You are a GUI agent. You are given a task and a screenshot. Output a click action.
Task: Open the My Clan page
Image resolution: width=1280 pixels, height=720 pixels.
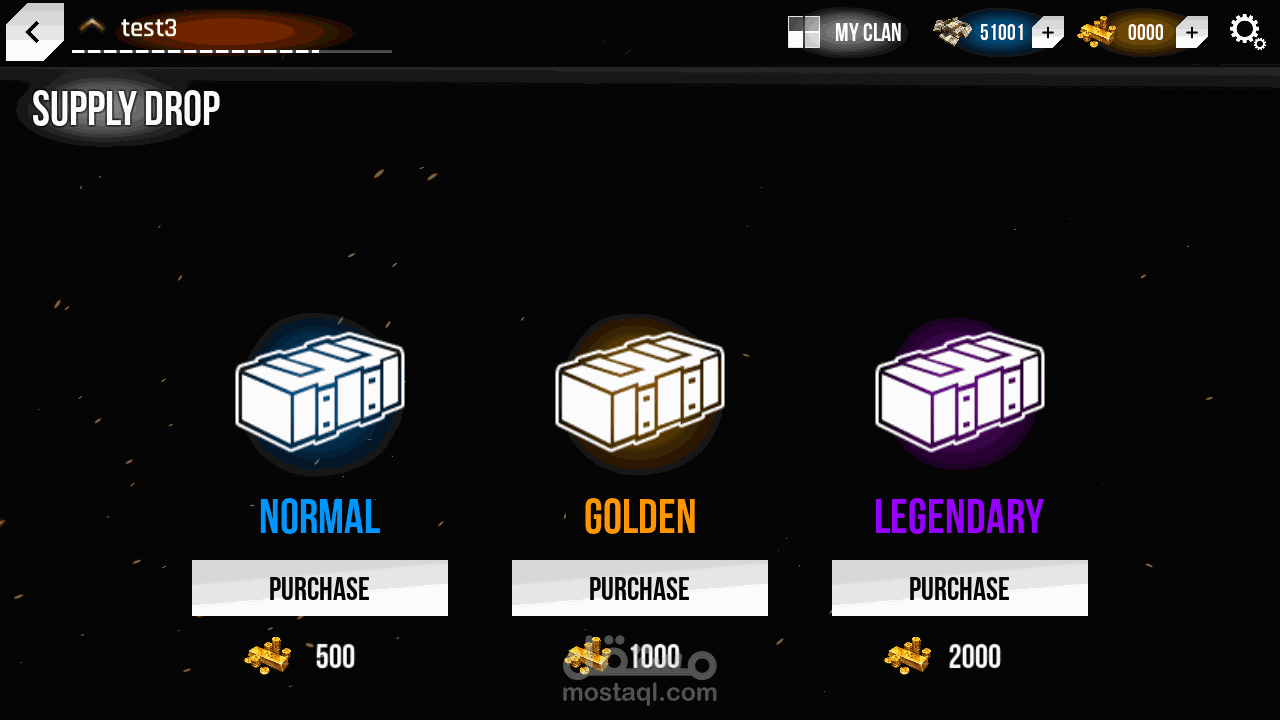(846, 33)
